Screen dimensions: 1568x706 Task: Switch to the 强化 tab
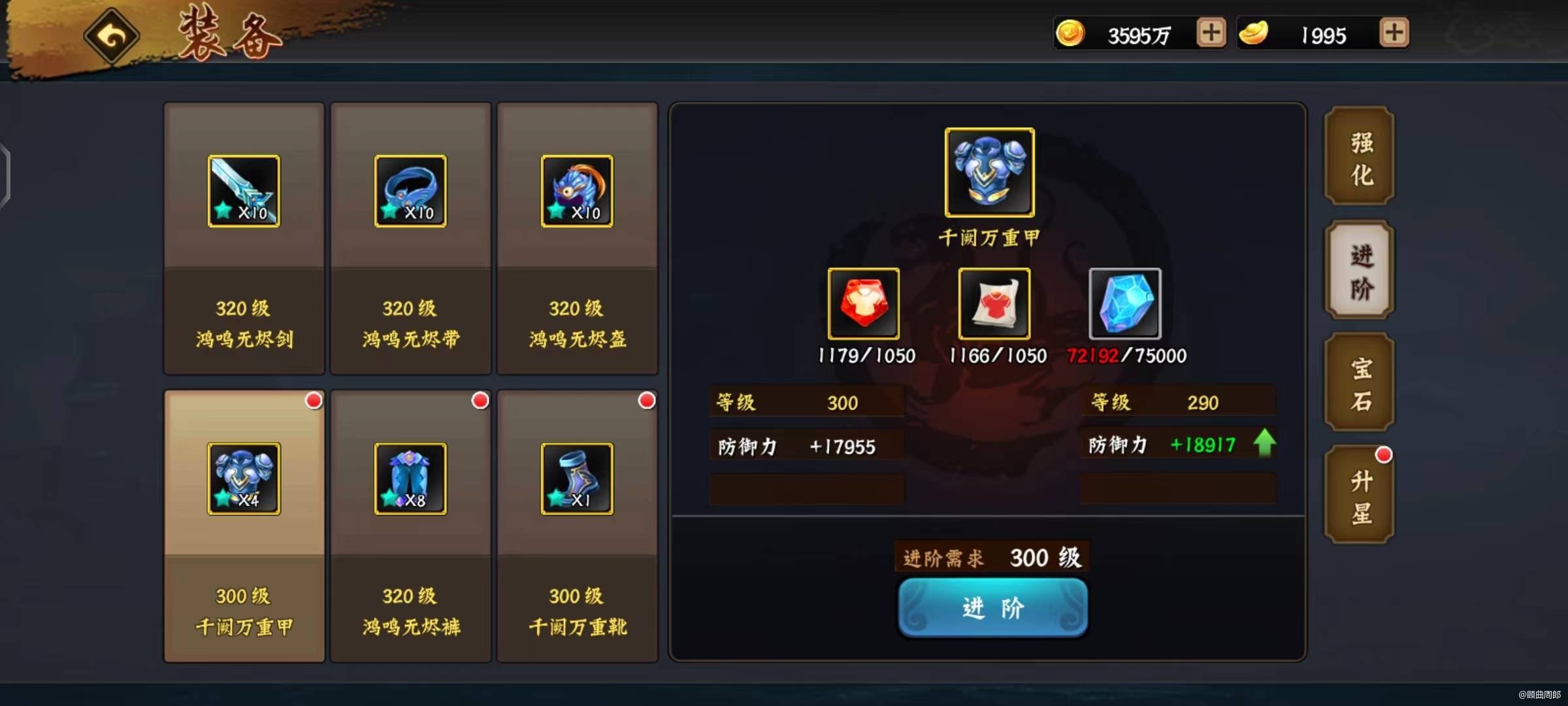1358,157
